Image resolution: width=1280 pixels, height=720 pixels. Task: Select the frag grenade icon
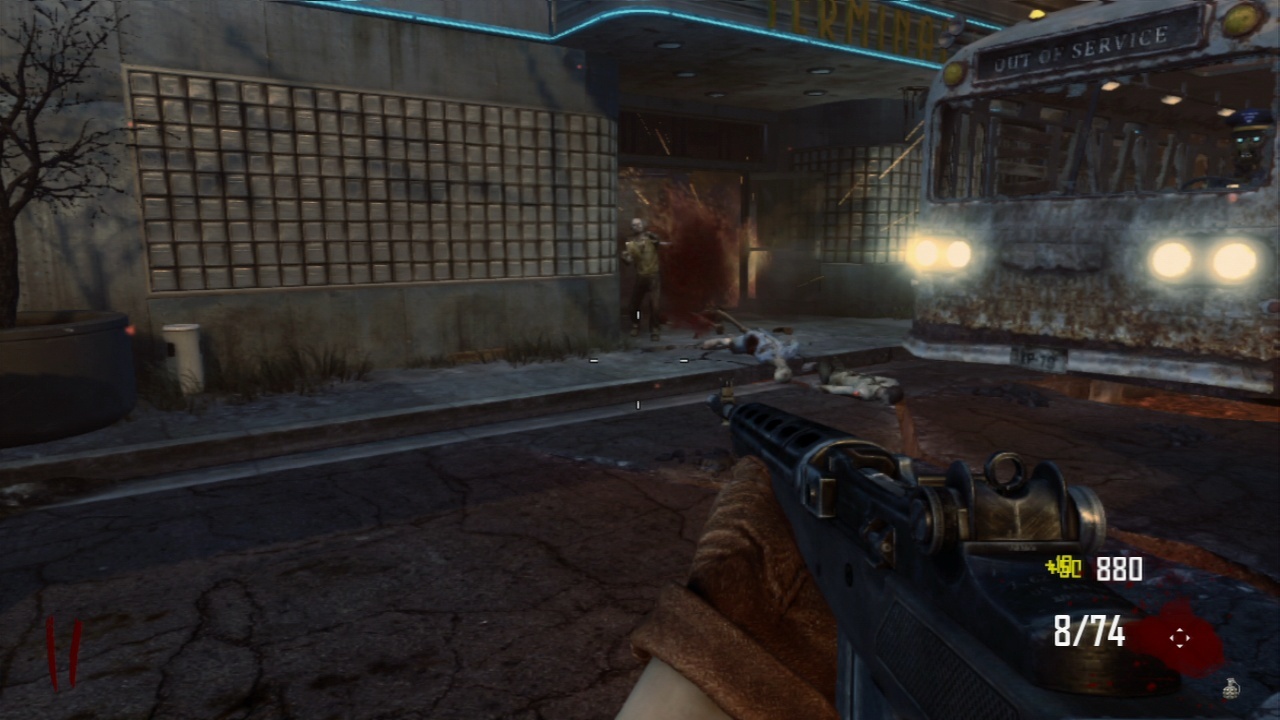point(1230,687)
